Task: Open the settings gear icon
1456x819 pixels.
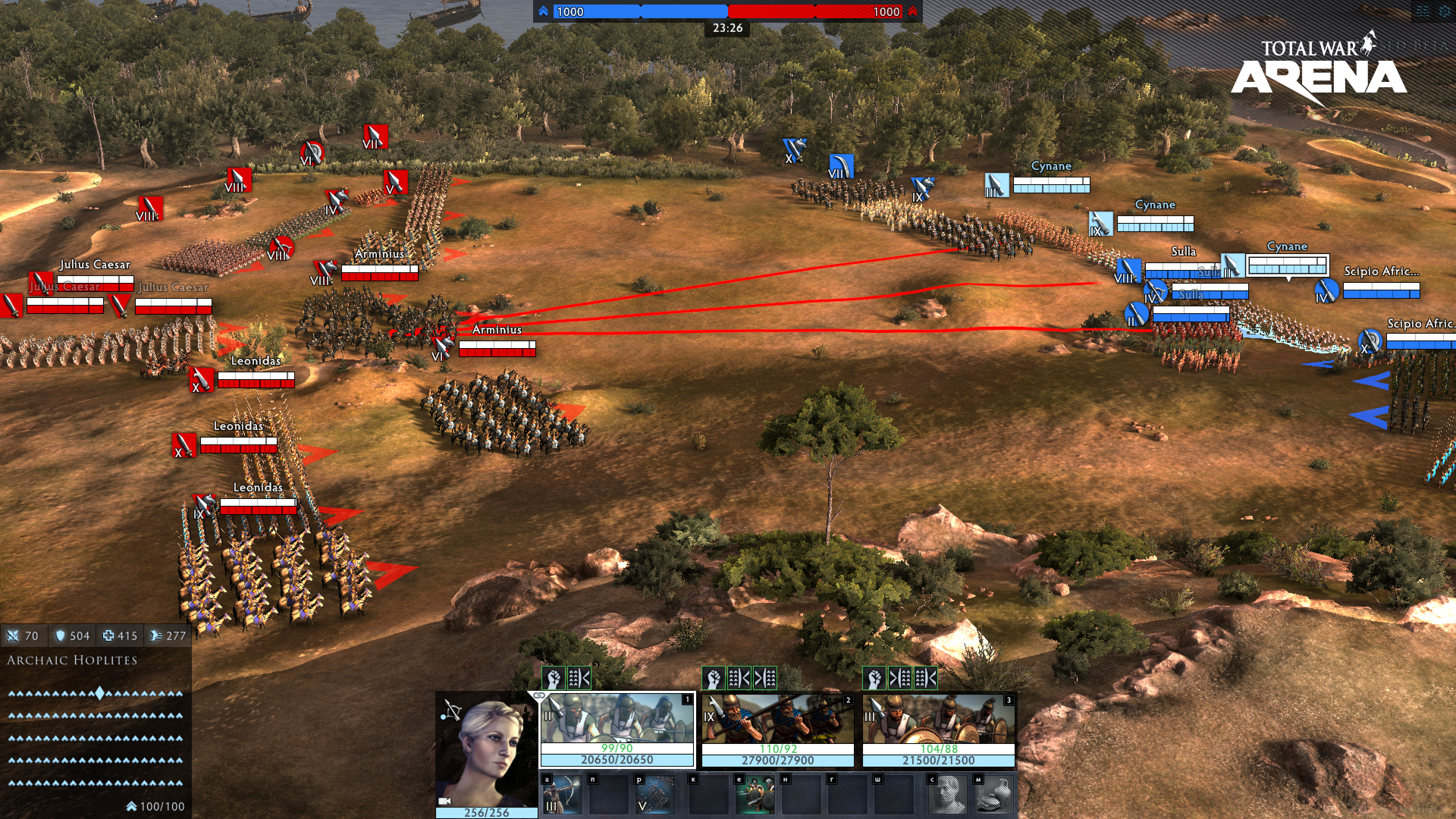Action: click(x=1444, y=11)
